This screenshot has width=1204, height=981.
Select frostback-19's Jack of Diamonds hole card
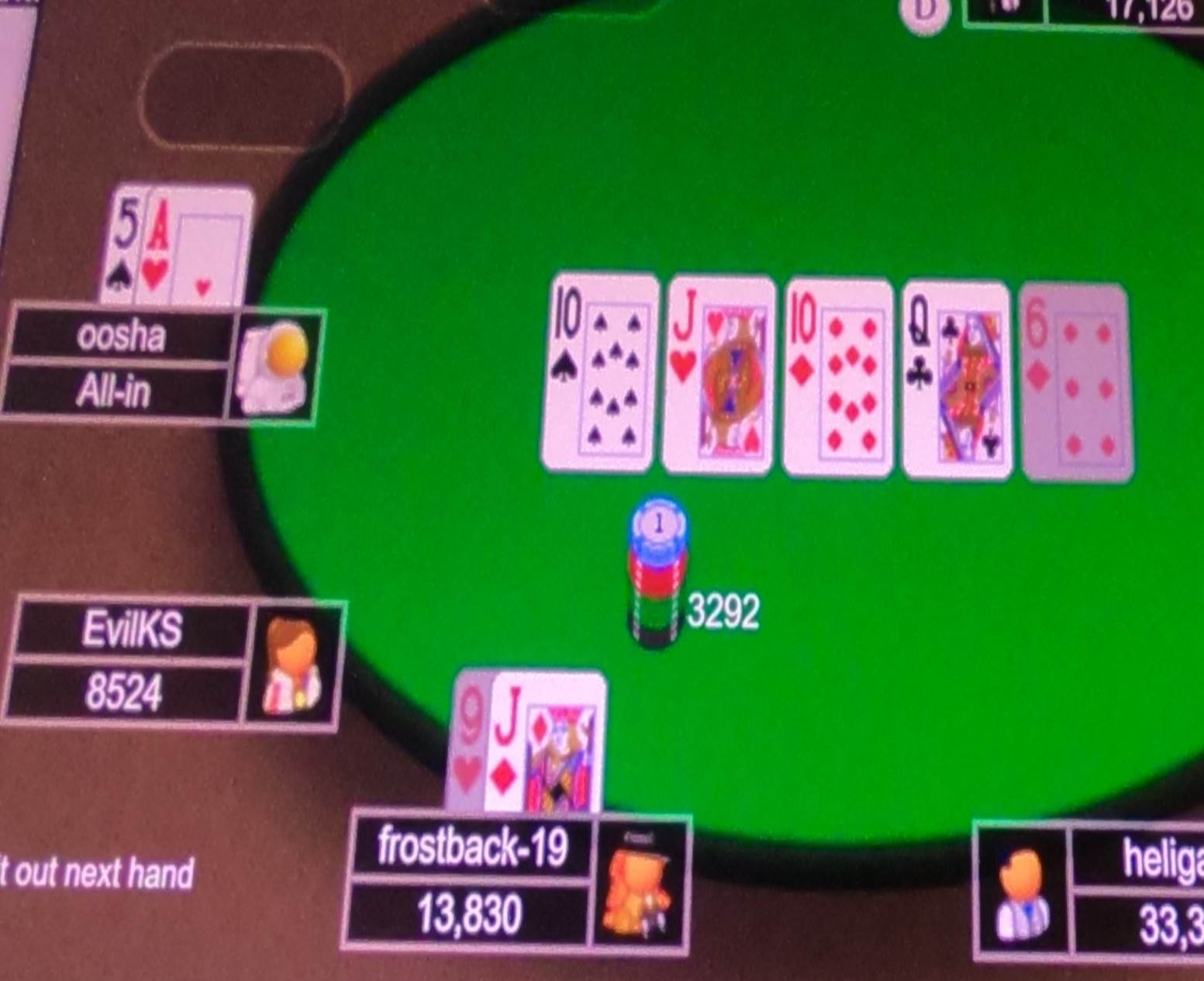543,744
